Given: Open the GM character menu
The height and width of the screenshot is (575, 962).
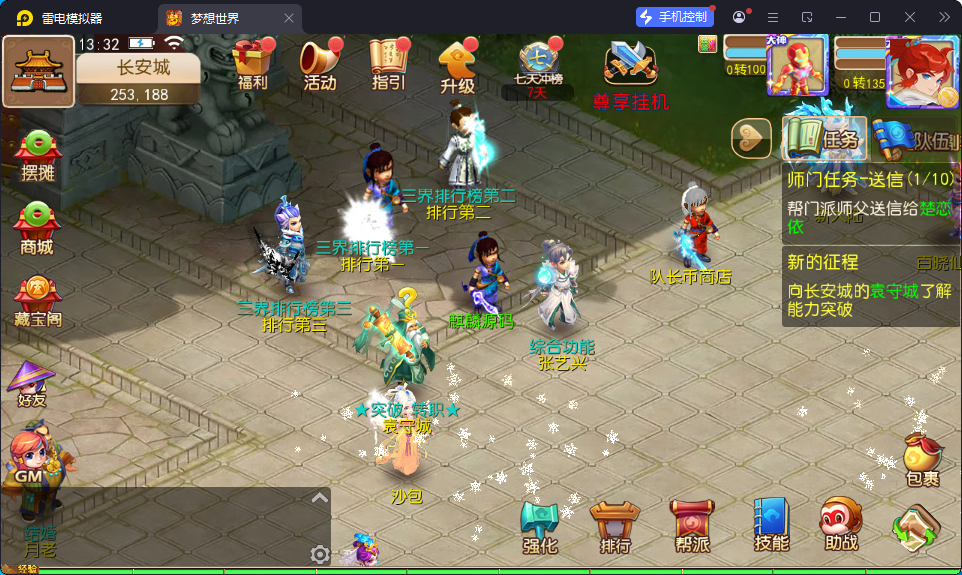Looking at the screenshot, I should [x=32, y=462].
